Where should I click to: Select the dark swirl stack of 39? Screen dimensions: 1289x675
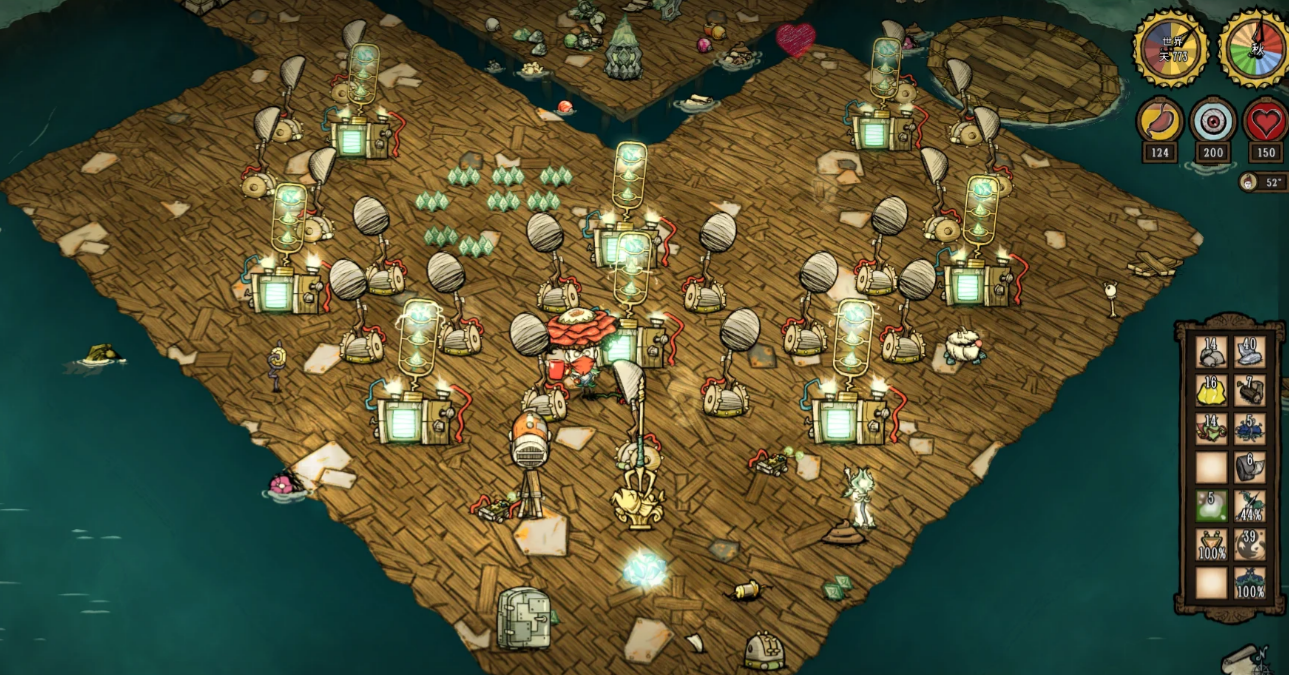pos(1249,544)
